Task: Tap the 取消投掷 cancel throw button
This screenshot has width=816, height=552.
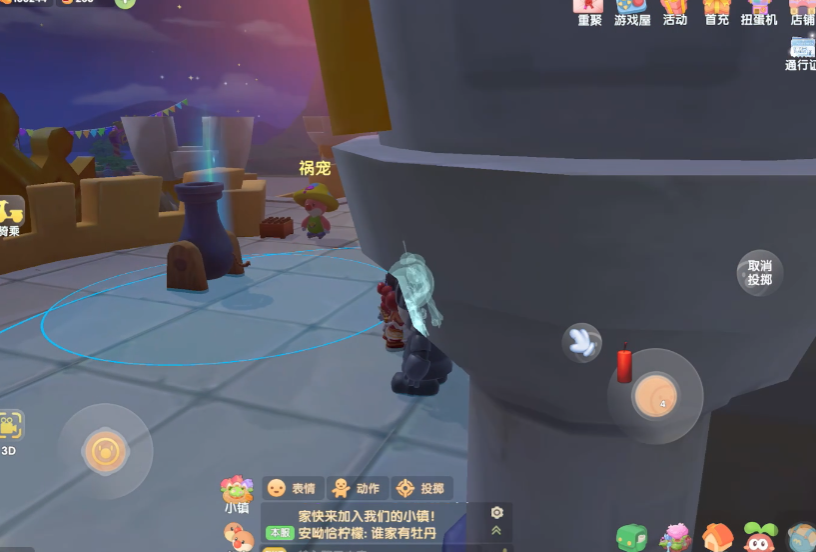Action: [759, 272]
